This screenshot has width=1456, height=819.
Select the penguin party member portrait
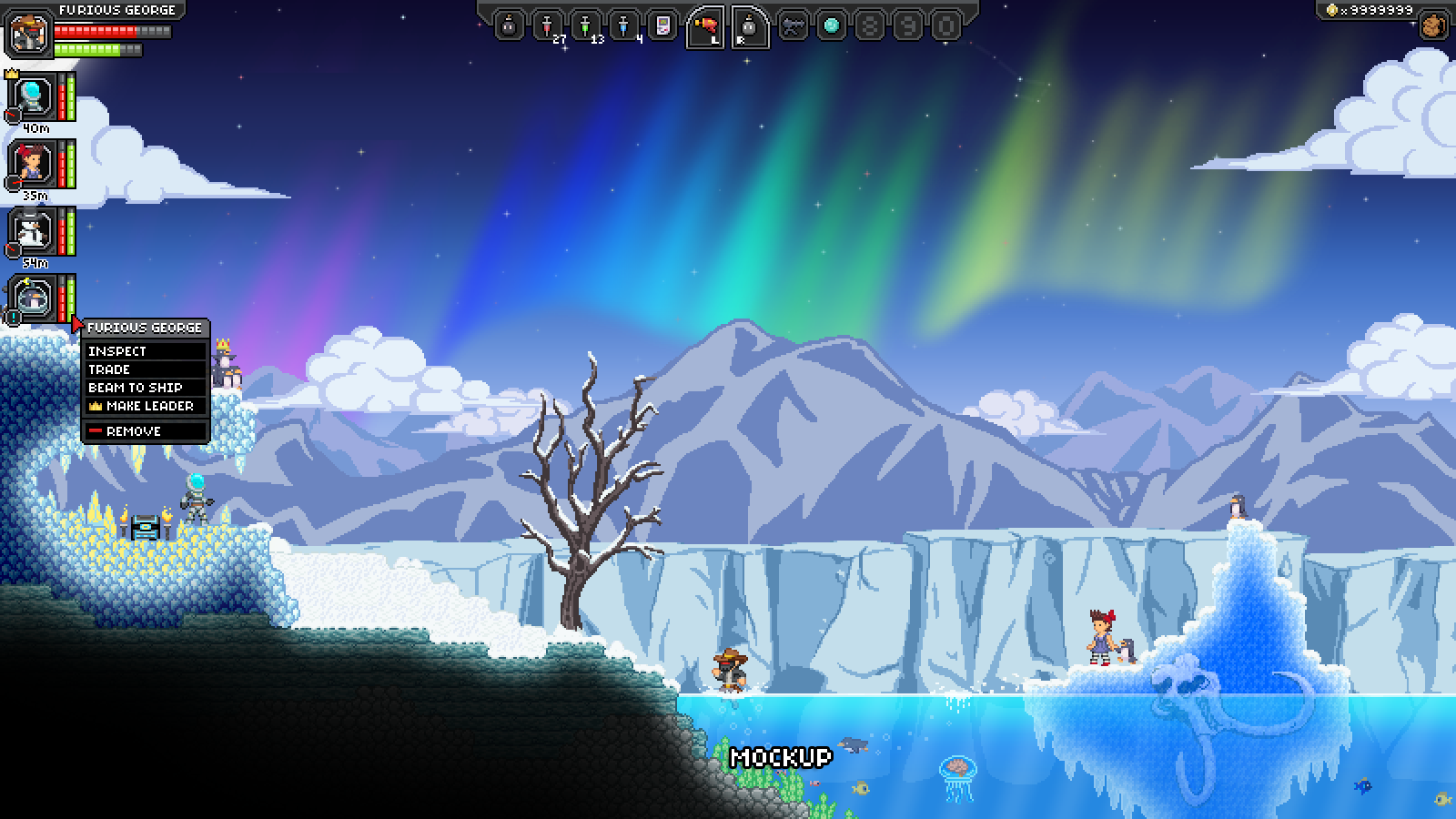click(33, 298)
